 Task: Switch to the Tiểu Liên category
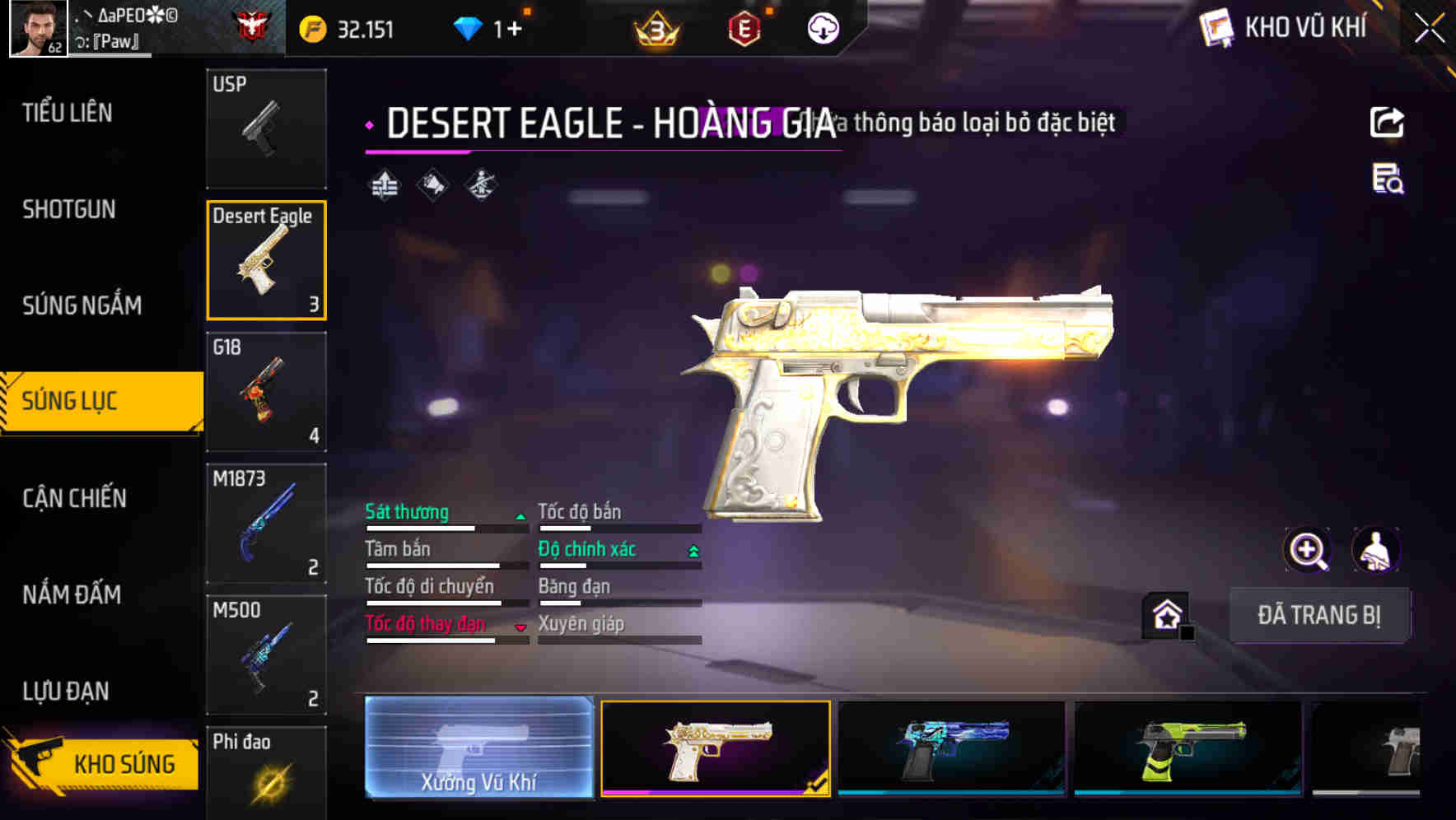coord(68,113)
